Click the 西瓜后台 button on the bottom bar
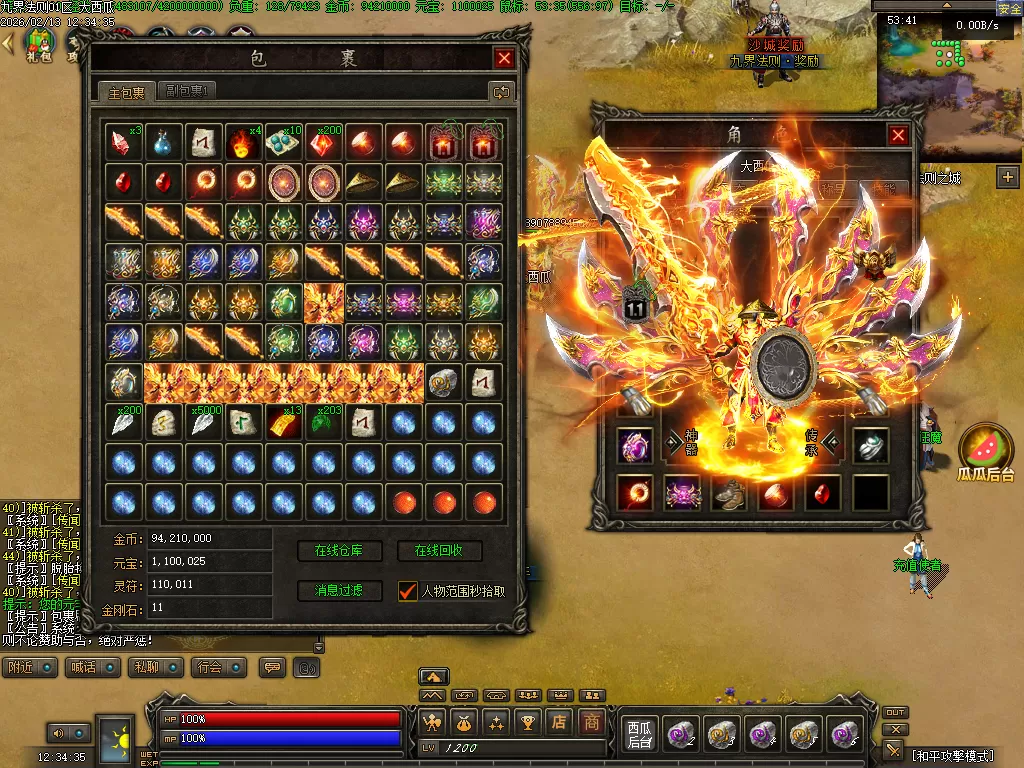Viewport: 1024px width, 768px height. coord(639,735)
